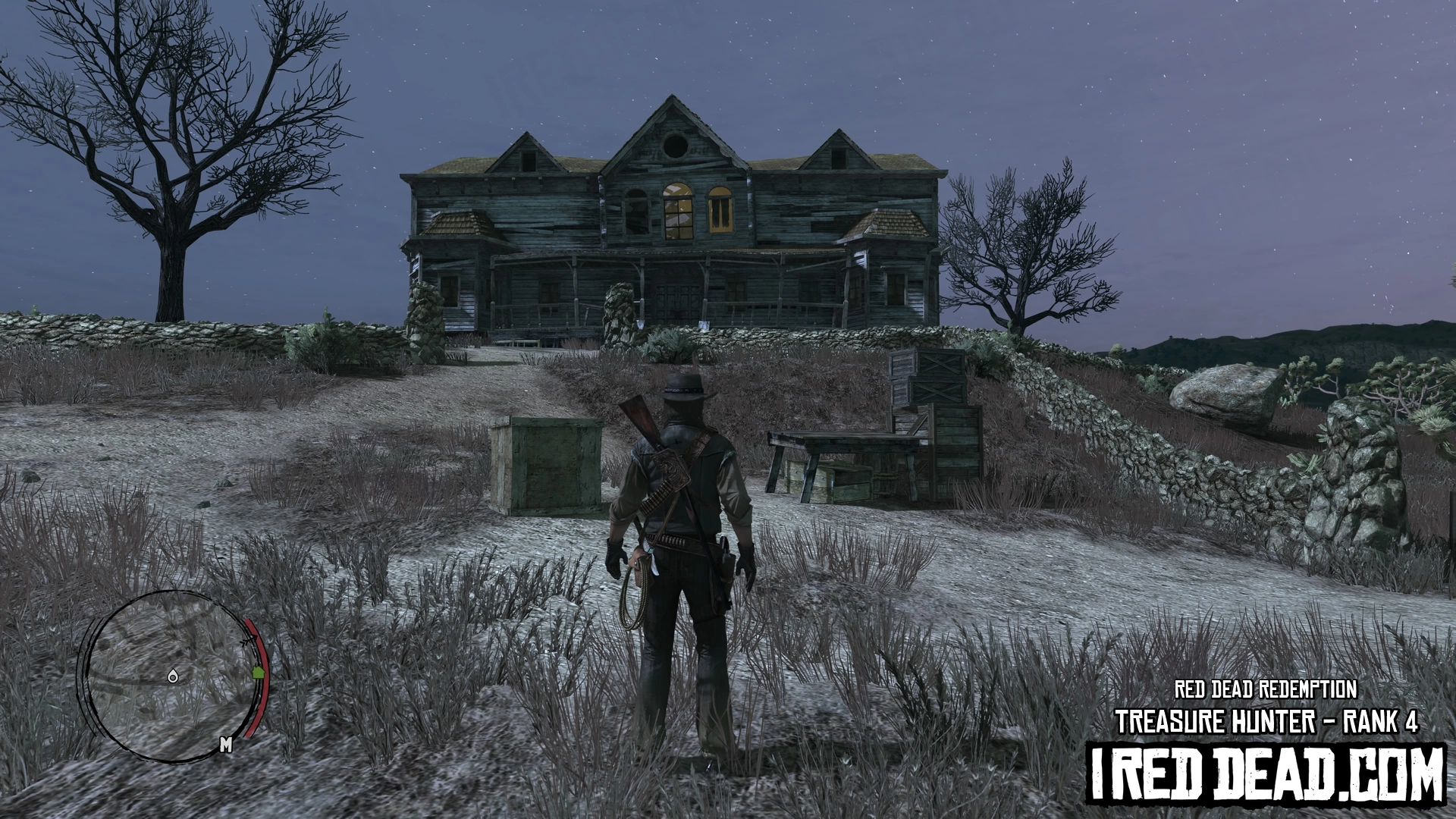The image size is (1456, 819).
Task: Open the circular minimap
Action: coord(171,676)
